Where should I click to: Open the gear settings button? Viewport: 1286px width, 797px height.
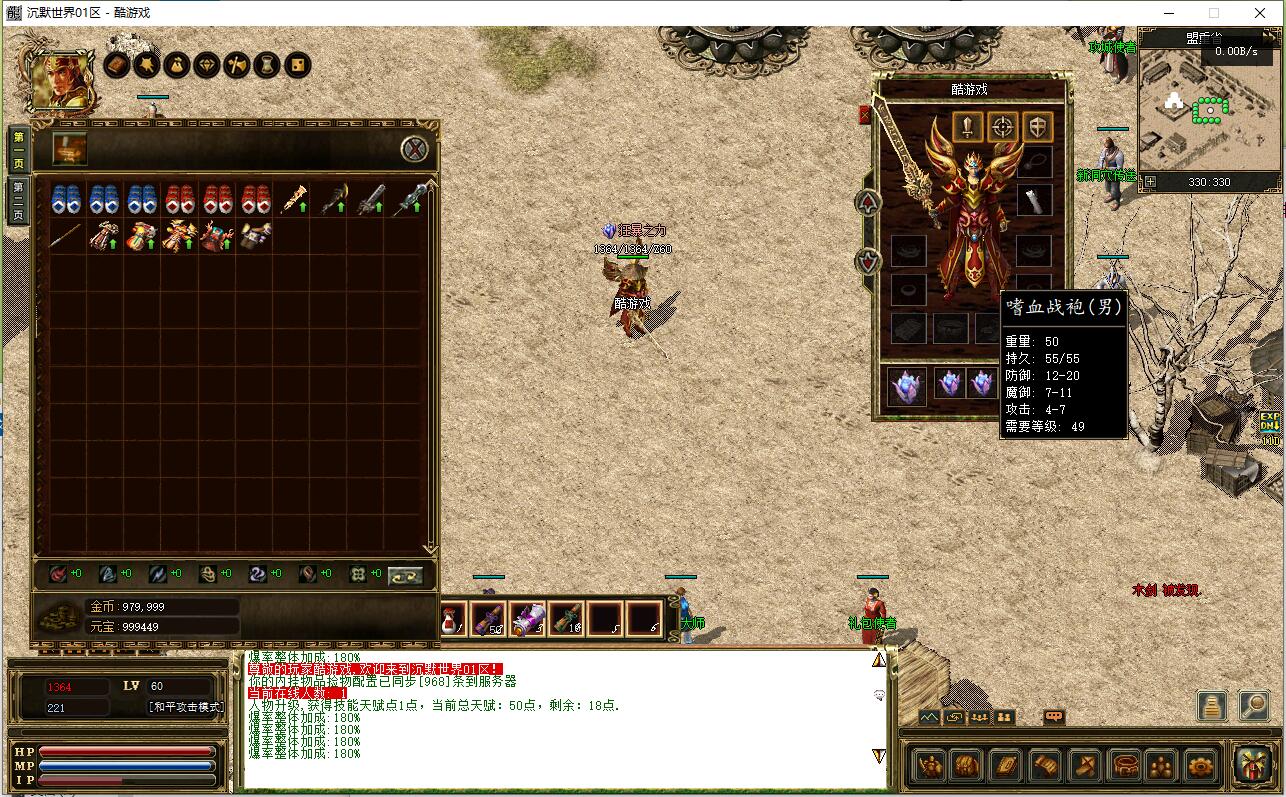click(x=1200, y=766)
